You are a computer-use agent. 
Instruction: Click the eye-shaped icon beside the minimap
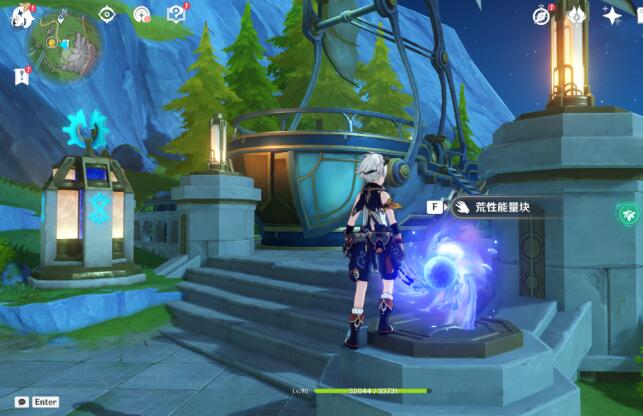108,15
